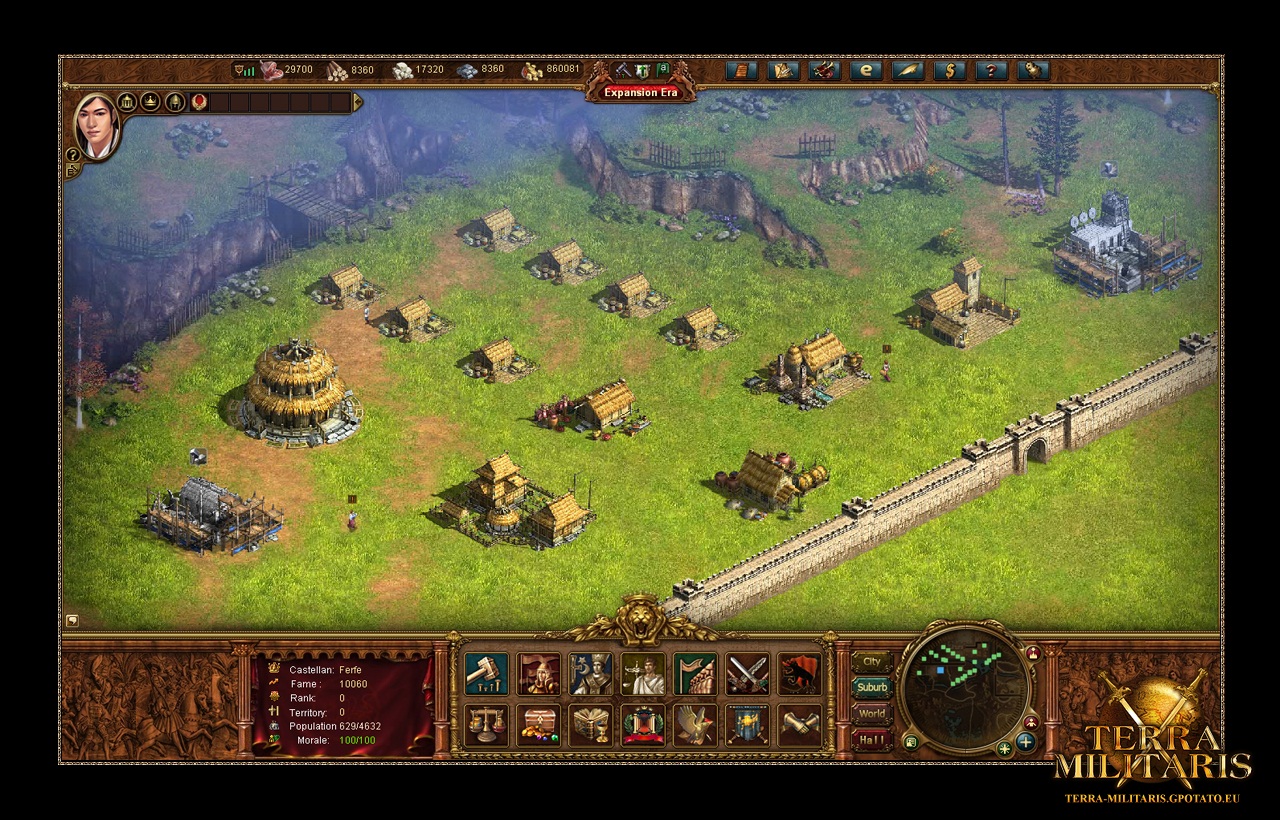Image resolution: width=1280 pixels, height=820 pixels.
Task: Switch to the City view
Action: coord(872,662)
